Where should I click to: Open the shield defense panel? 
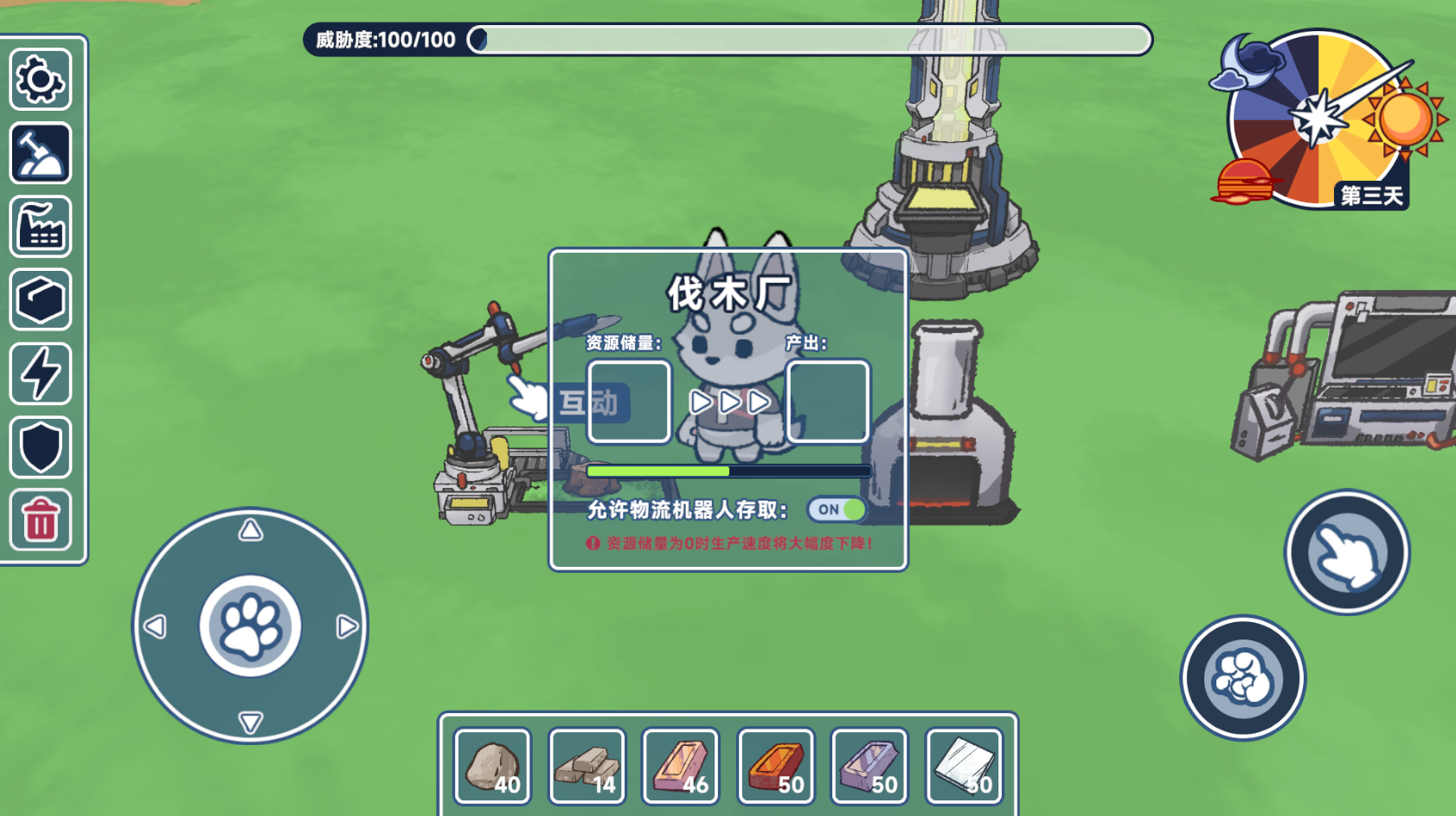(x=40, y=447)
